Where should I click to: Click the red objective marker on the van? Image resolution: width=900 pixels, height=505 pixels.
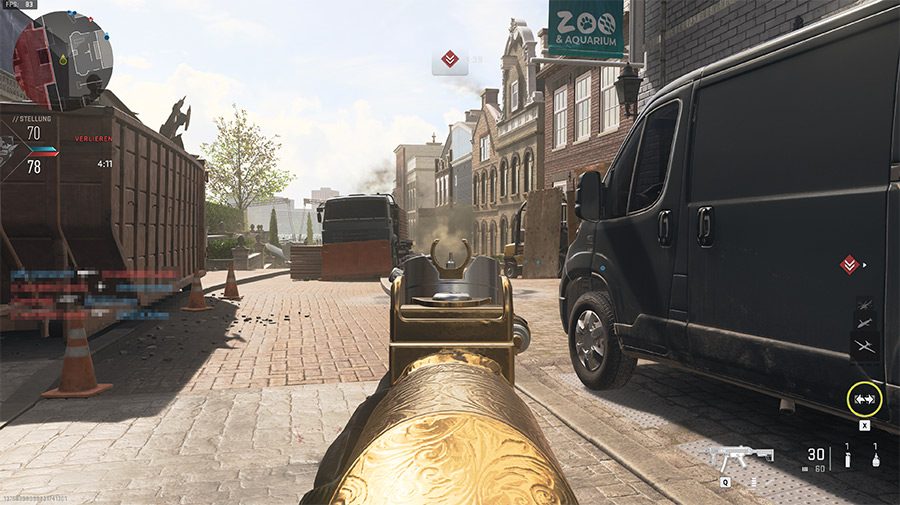(849, 264)
